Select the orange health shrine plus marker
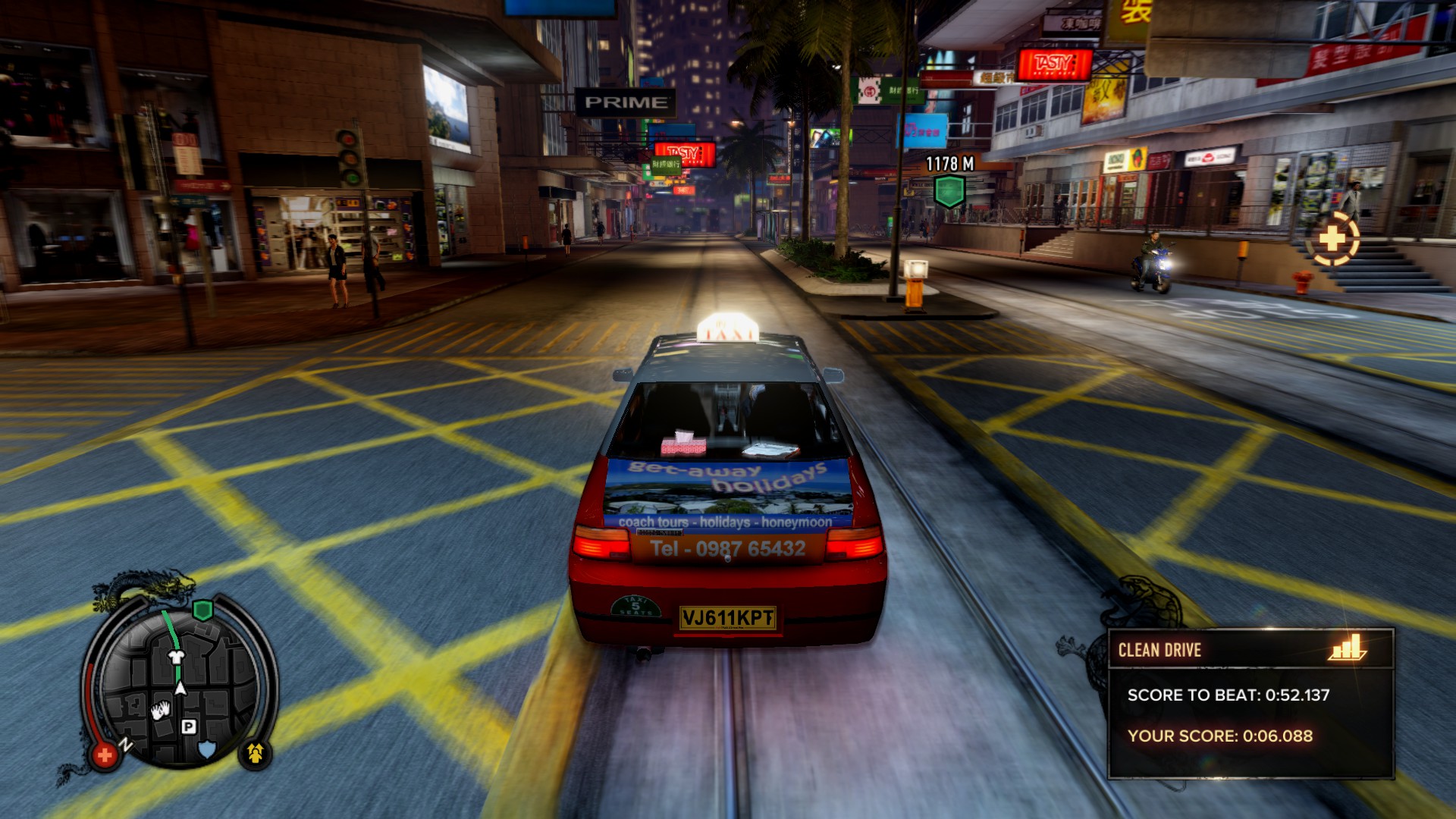 click(x=1332, y=240)
